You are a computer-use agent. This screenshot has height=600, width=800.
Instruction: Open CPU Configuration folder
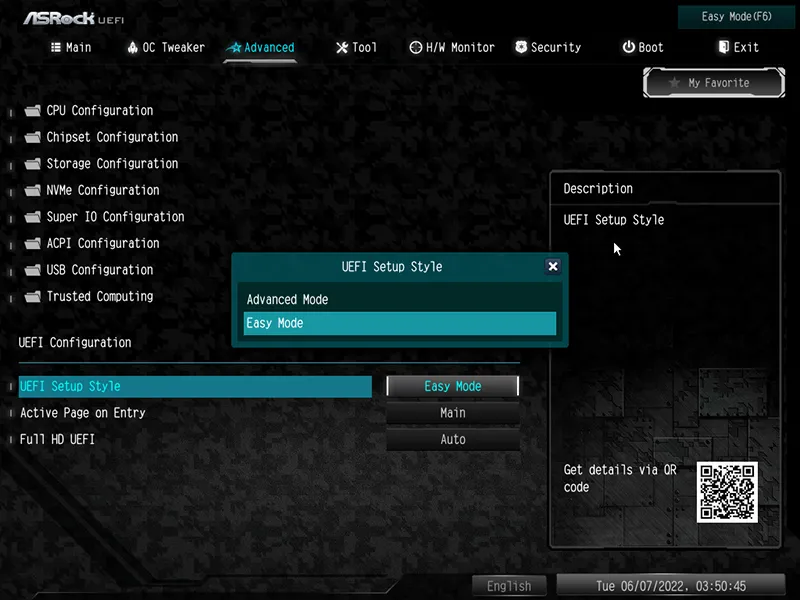point(99,111)
